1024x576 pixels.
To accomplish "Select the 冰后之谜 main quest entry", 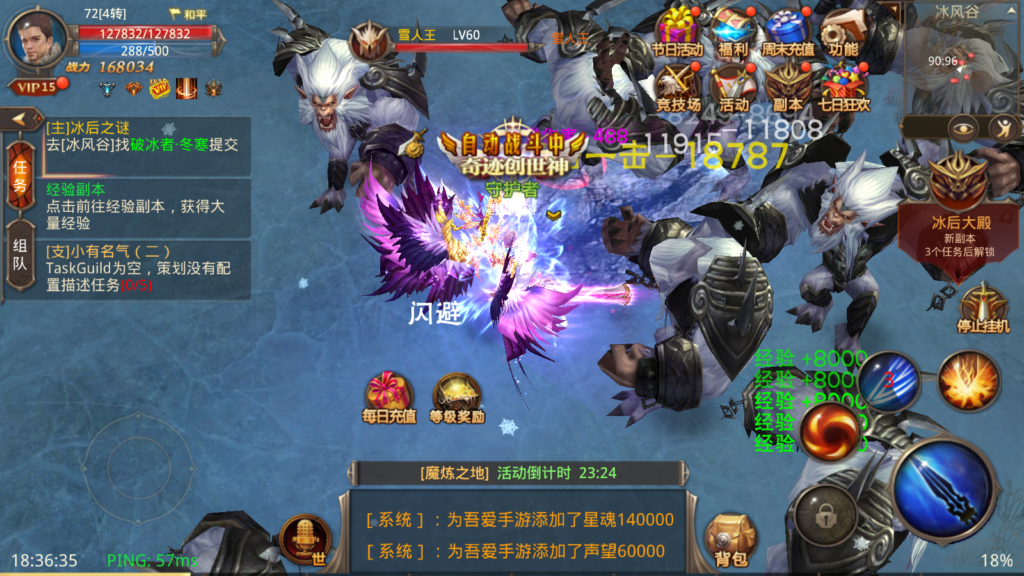I will click(x=147, y=137).
